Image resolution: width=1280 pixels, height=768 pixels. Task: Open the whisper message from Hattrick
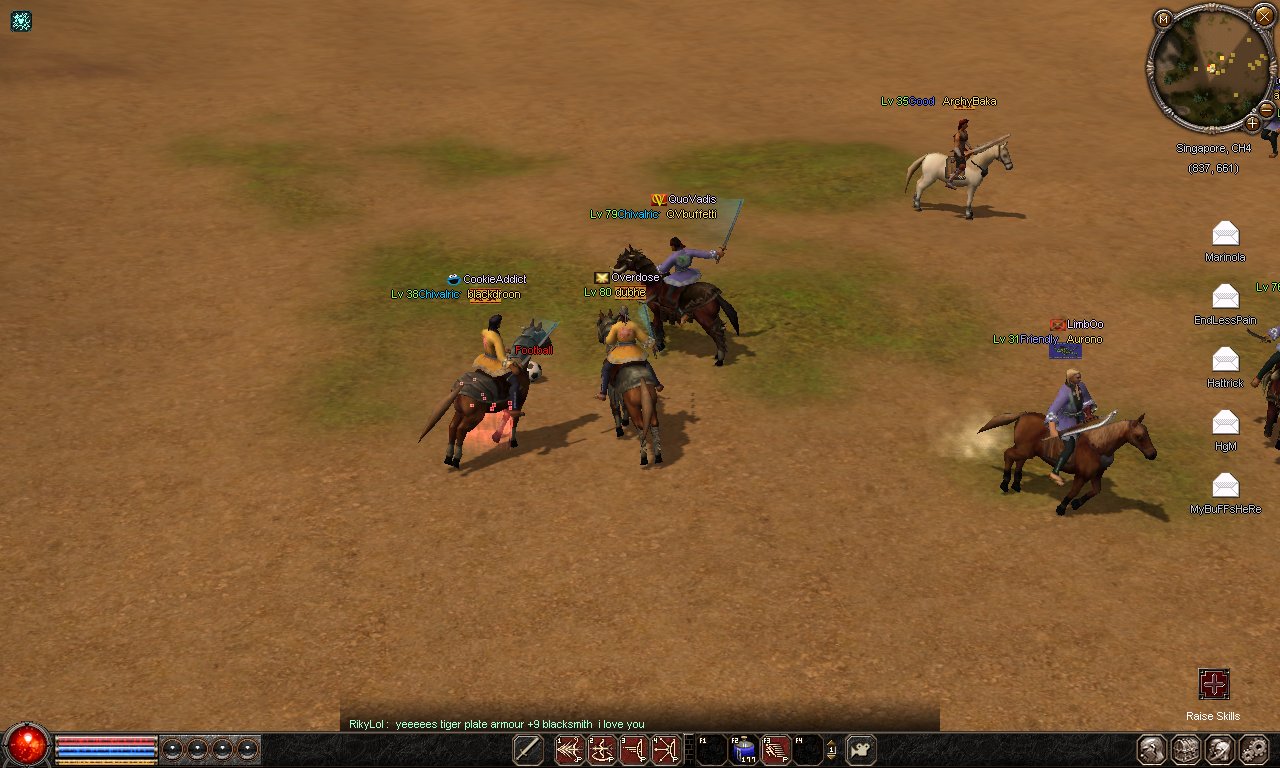(1225, 359)
